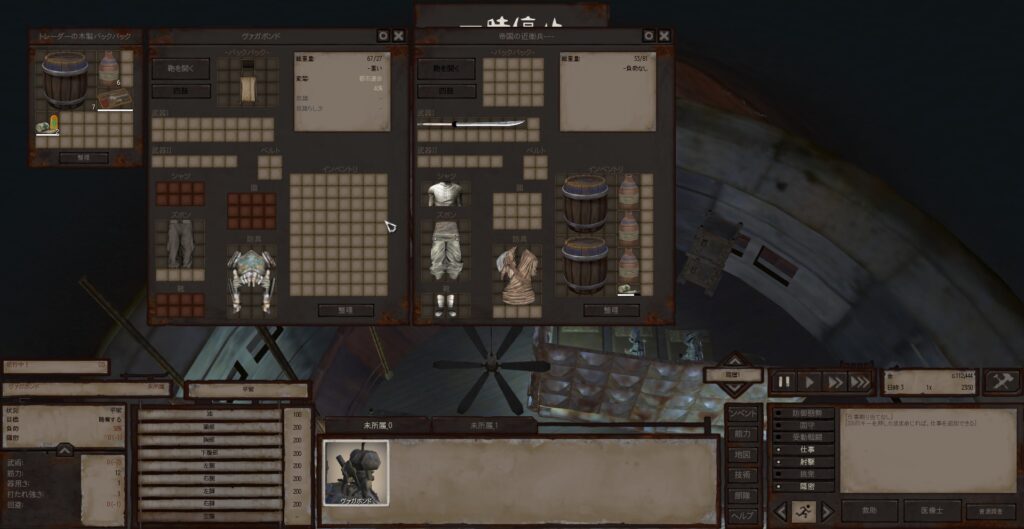1024x529 pixels.
Task: Select the Vagabond's plated chest armor
Action: [250, 277]
